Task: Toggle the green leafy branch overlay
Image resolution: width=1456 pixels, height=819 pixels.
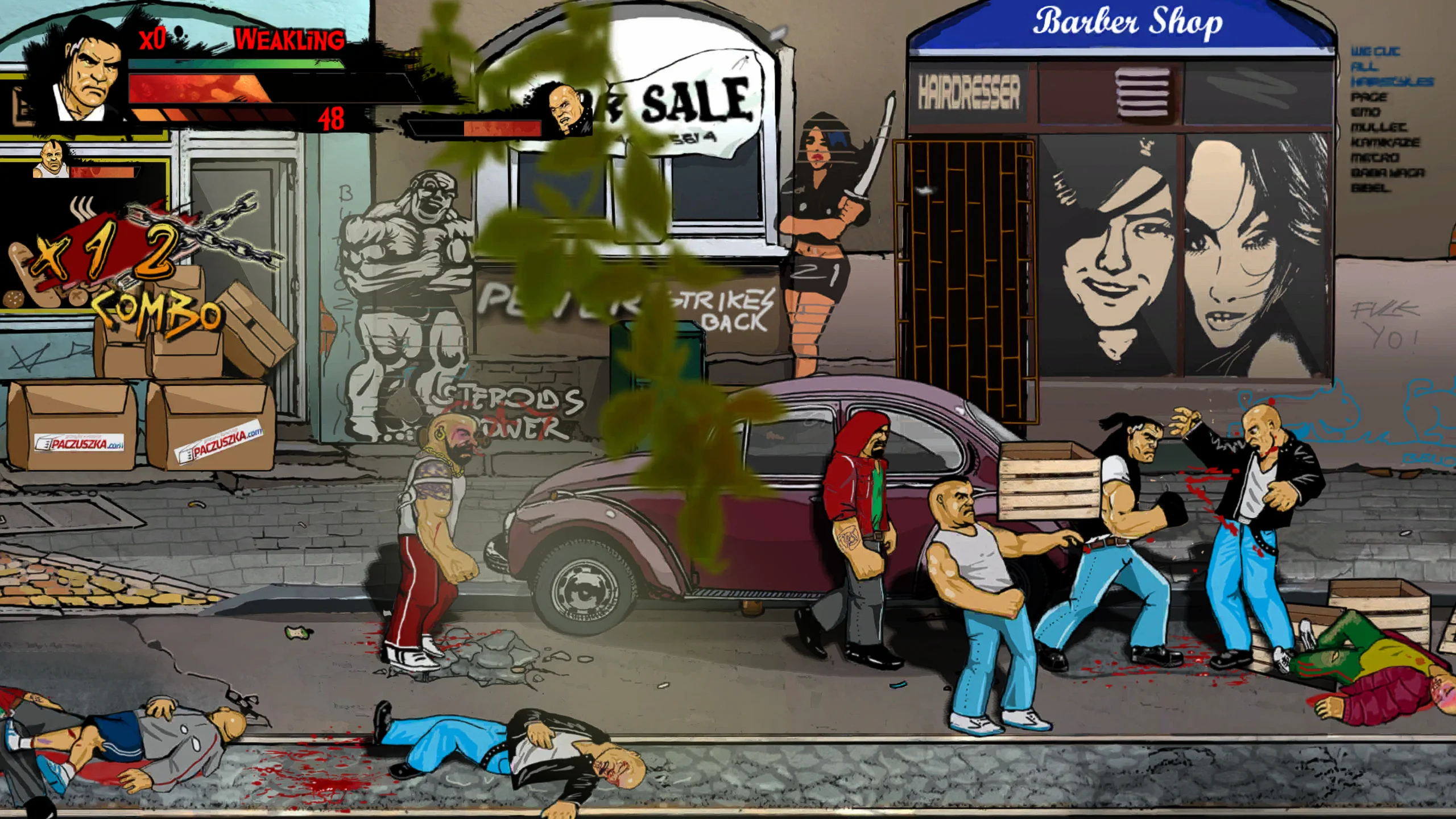Action: 626,284
